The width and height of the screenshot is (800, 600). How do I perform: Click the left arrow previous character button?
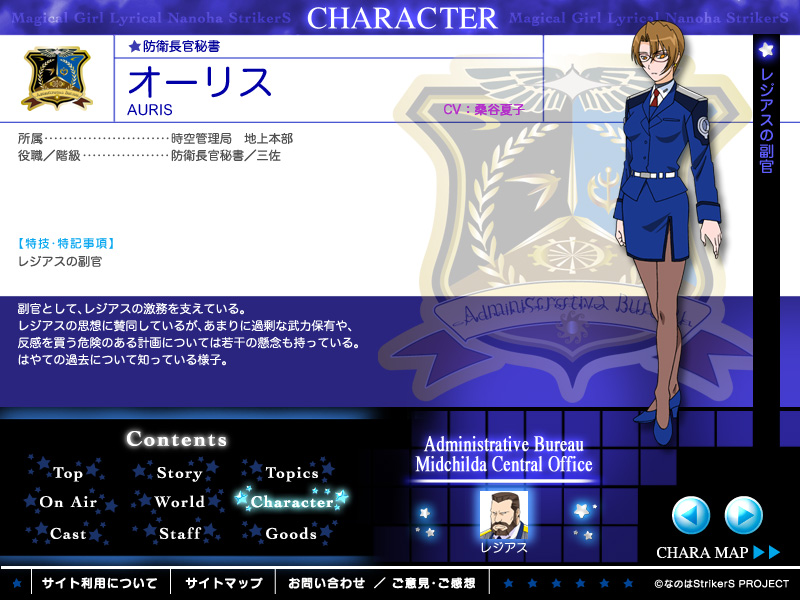click(x=691, y=515)
